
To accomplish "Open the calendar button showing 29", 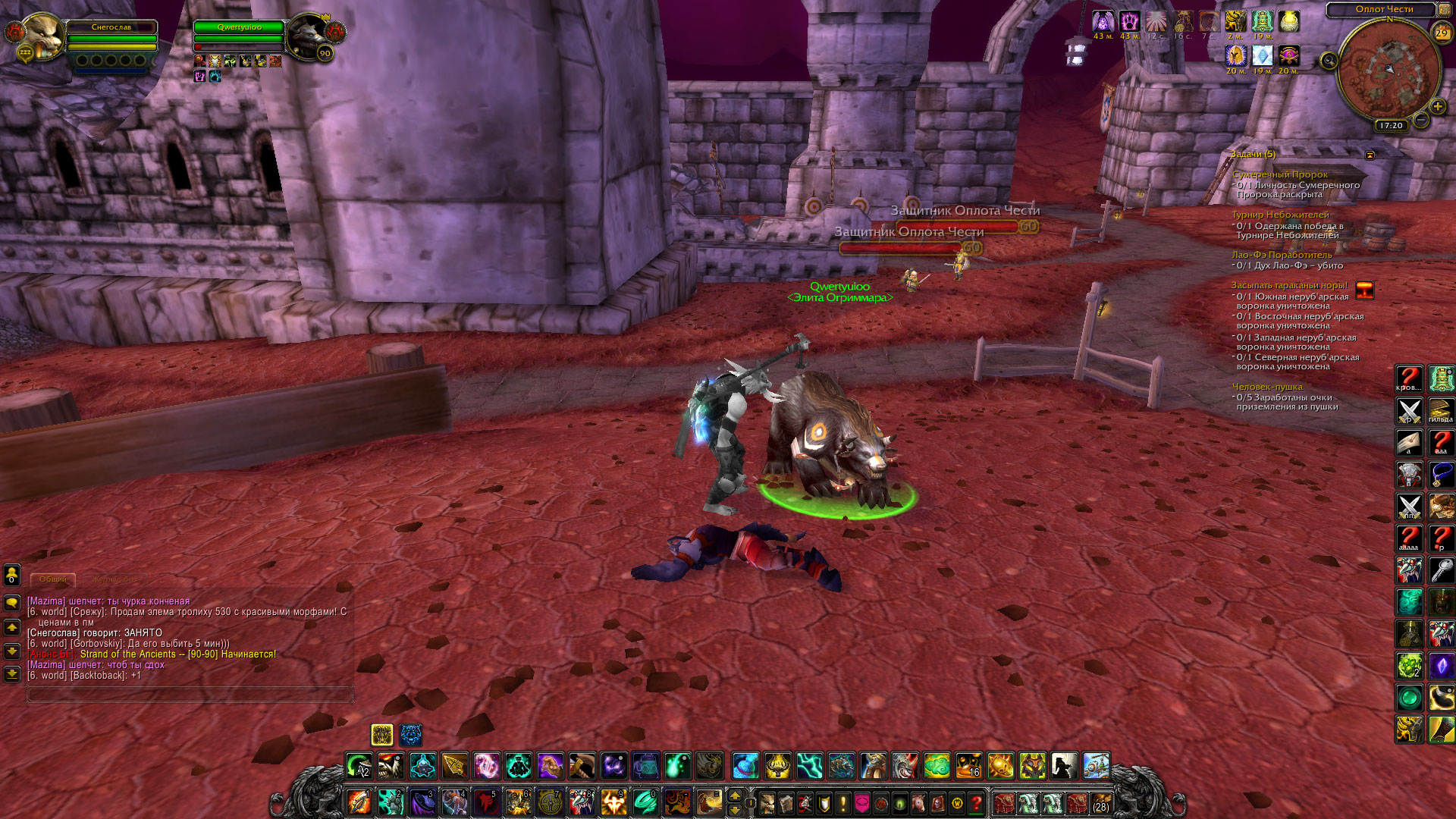I will point(1441,33).
